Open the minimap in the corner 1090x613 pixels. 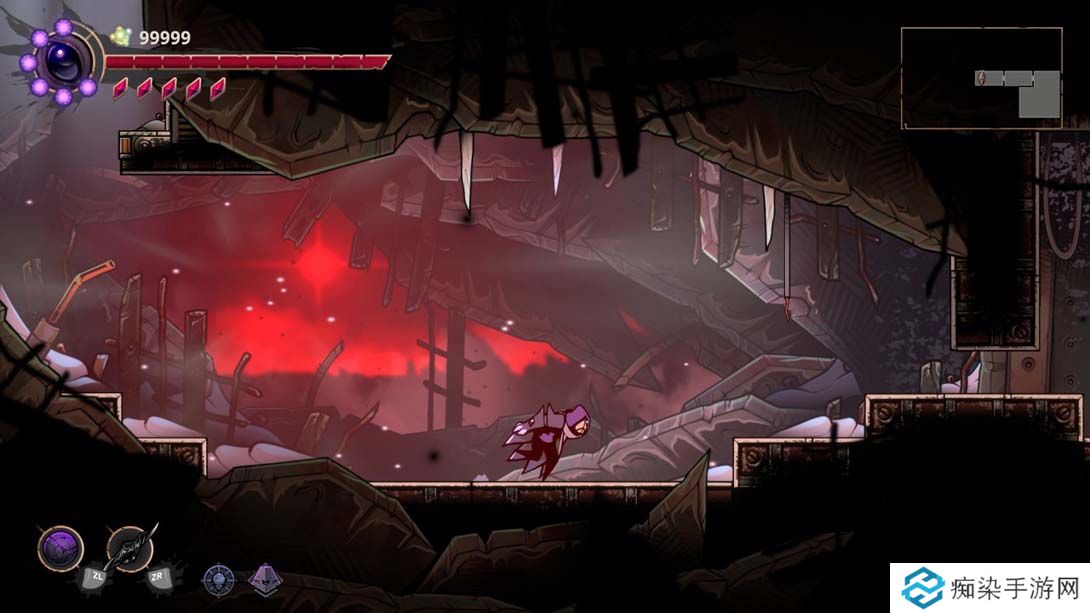(x=981, y=78)
